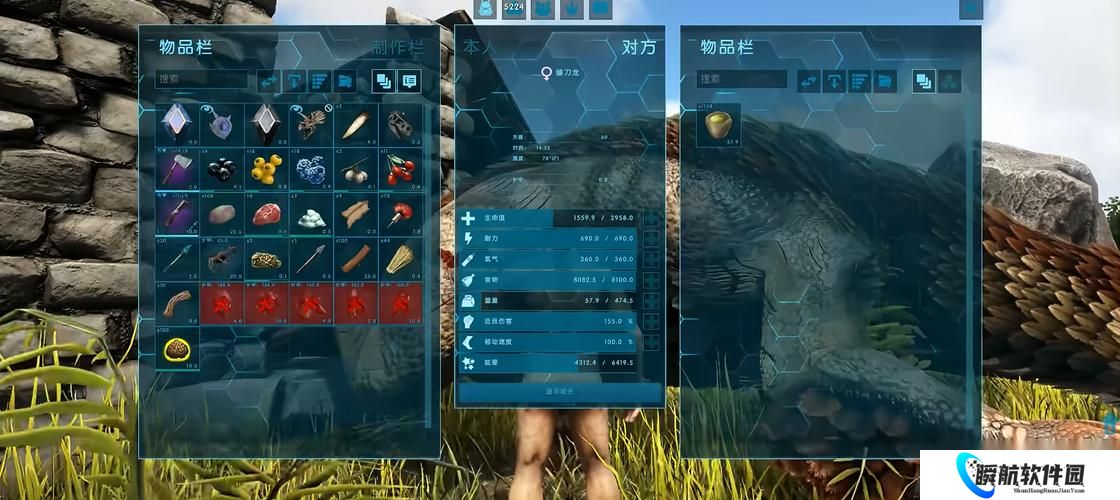1120x500 pixels.
Task: Choose the stone hatchet slot
Action: coord(179,169)
